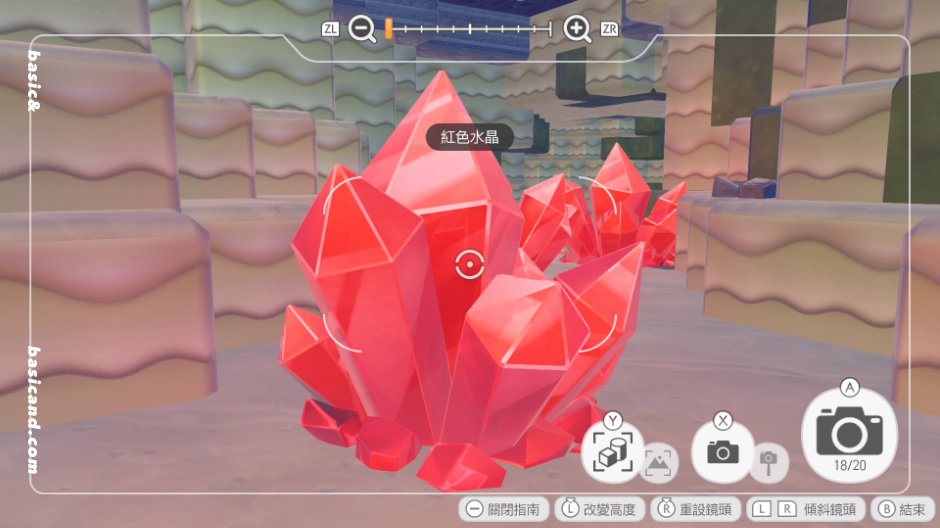The height and width of the screenshot is (528, 940).
Task: Click the 改變高度 height option
Action: point(600,509)
